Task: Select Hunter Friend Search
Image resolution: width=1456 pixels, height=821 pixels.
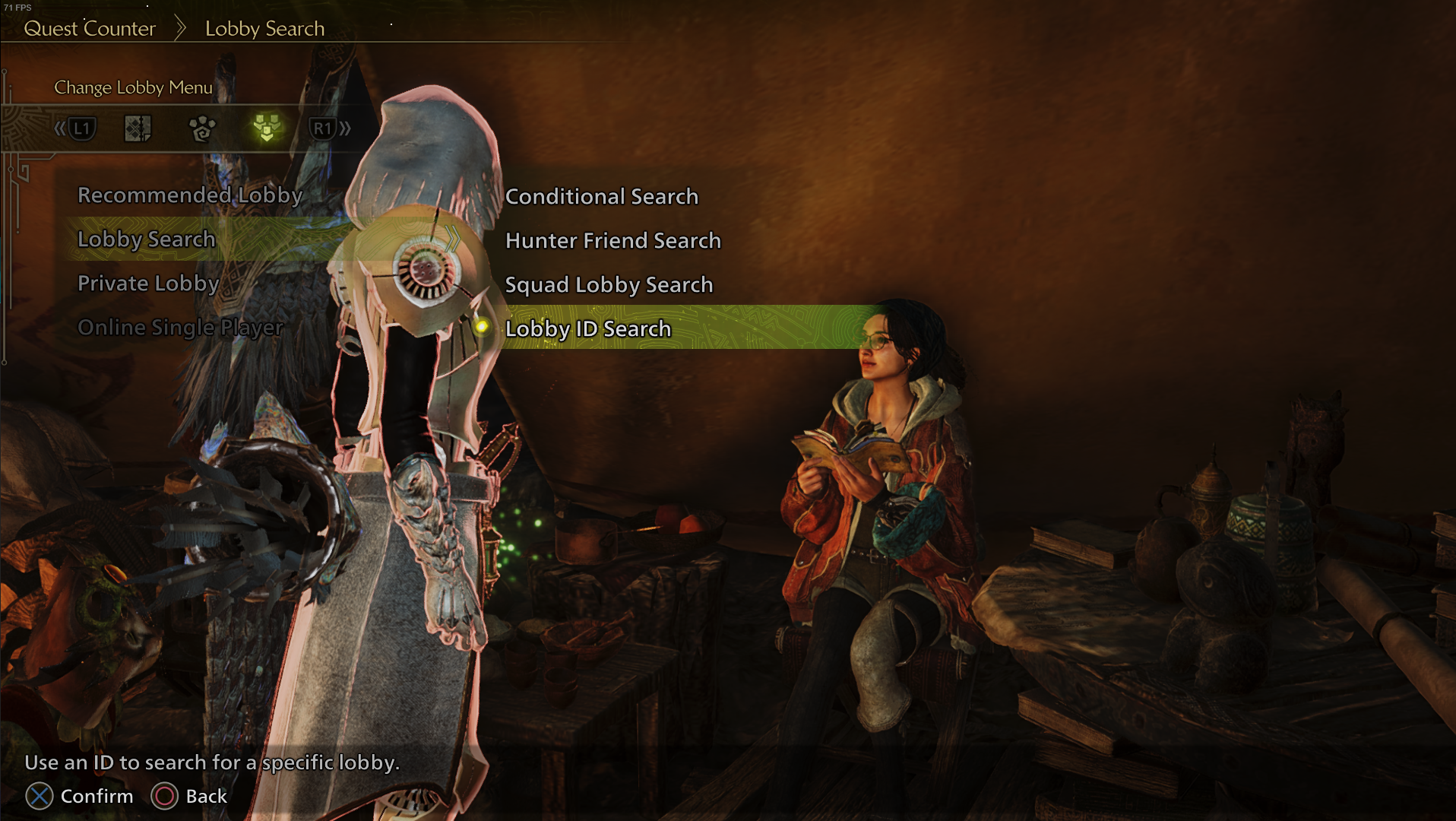Action: 612,241
